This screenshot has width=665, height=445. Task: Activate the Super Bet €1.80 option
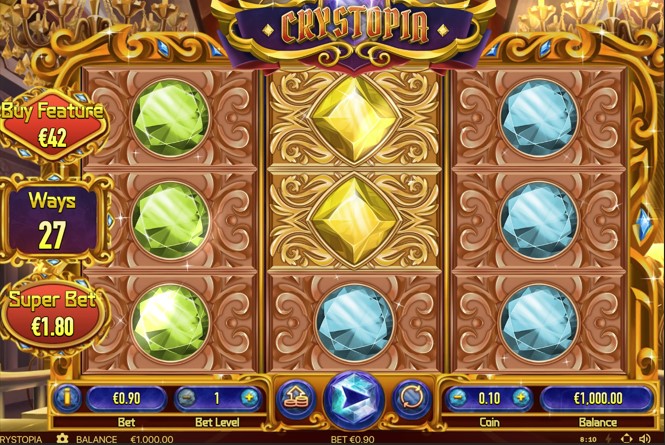(x=52, y=311)
